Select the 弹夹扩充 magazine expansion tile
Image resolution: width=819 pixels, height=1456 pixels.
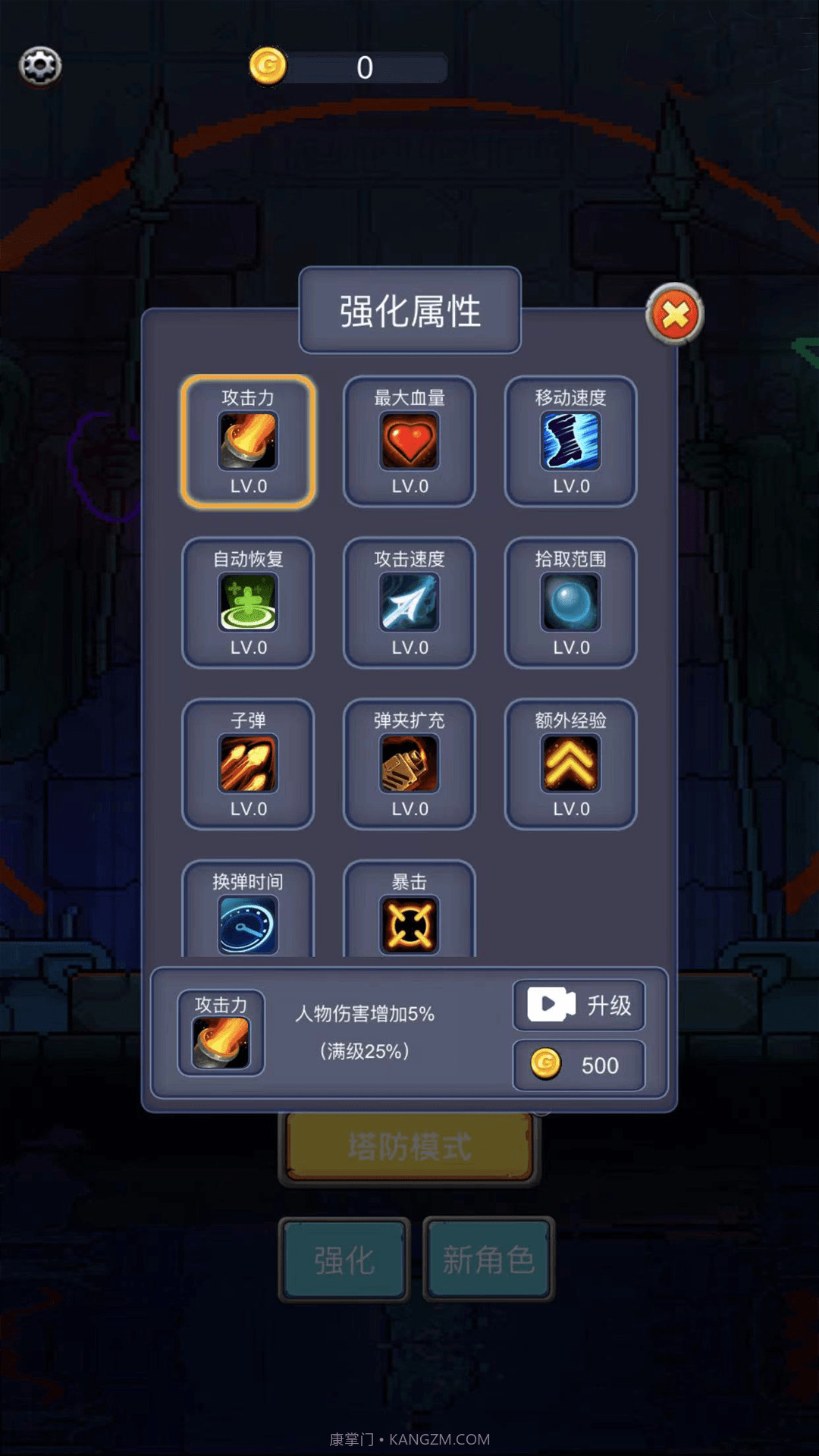pyautogui.click(x=409, y=764)
